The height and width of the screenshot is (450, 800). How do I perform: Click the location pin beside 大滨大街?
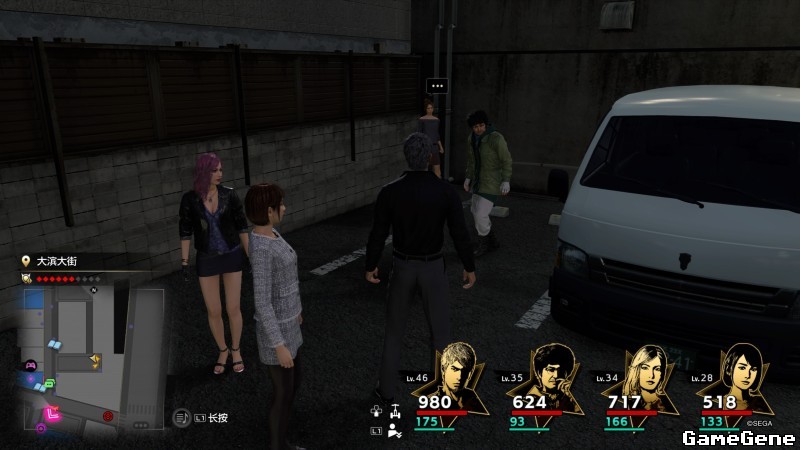click(x=26, y=260)
